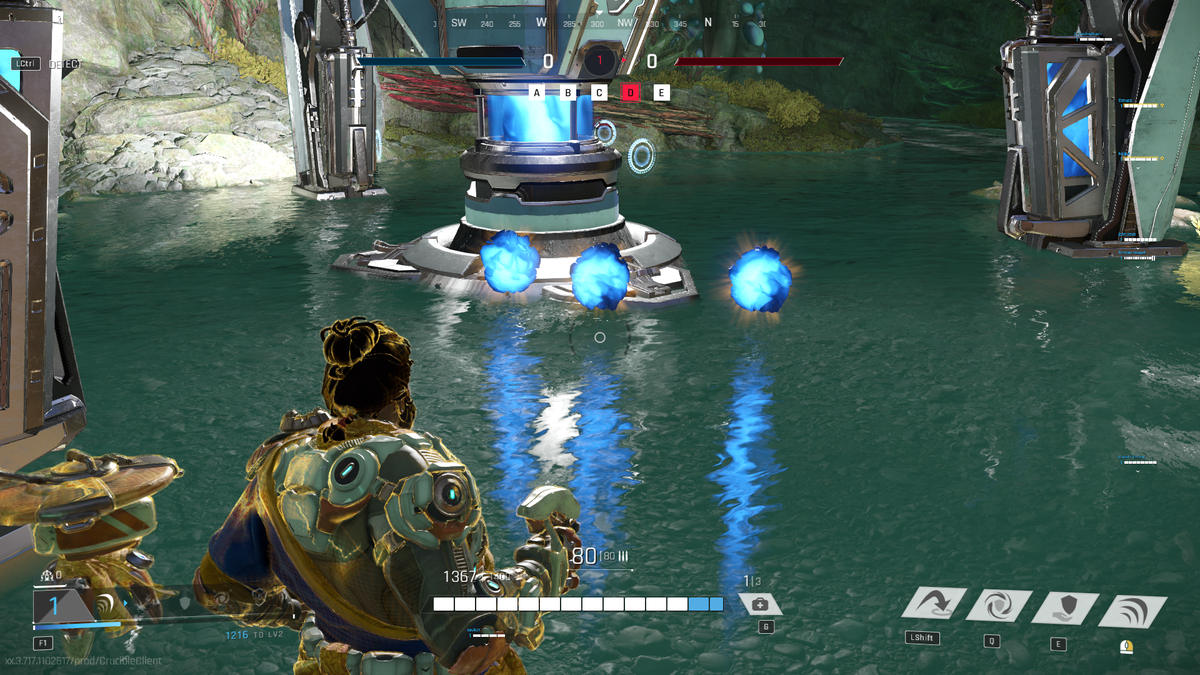Trigger the swirling shield ability icon
The height and width of the screenshot is (675, 1200).
click(998, 606)
